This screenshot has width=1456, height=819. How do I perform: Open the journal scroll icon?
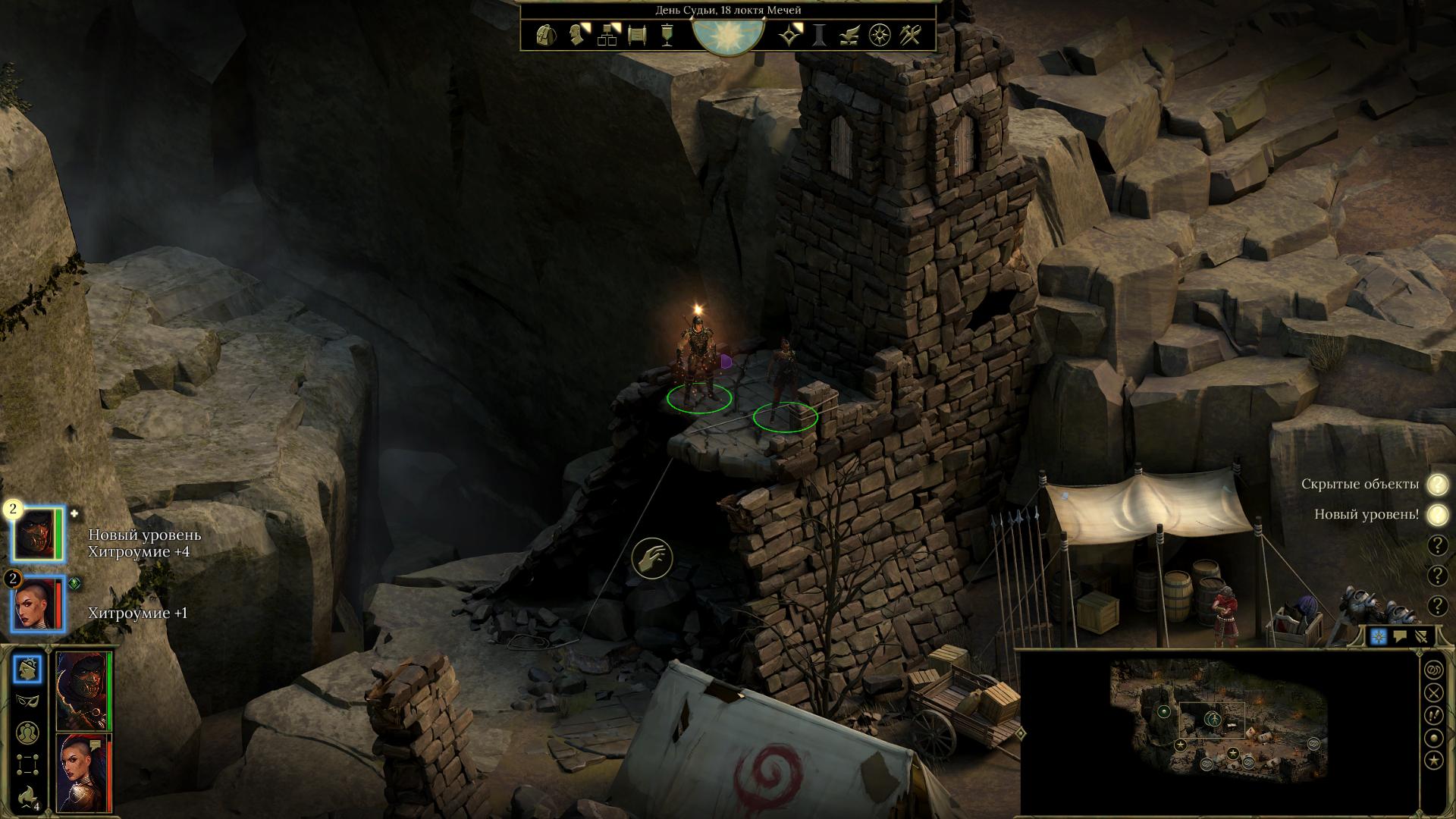tap(637, 35)
